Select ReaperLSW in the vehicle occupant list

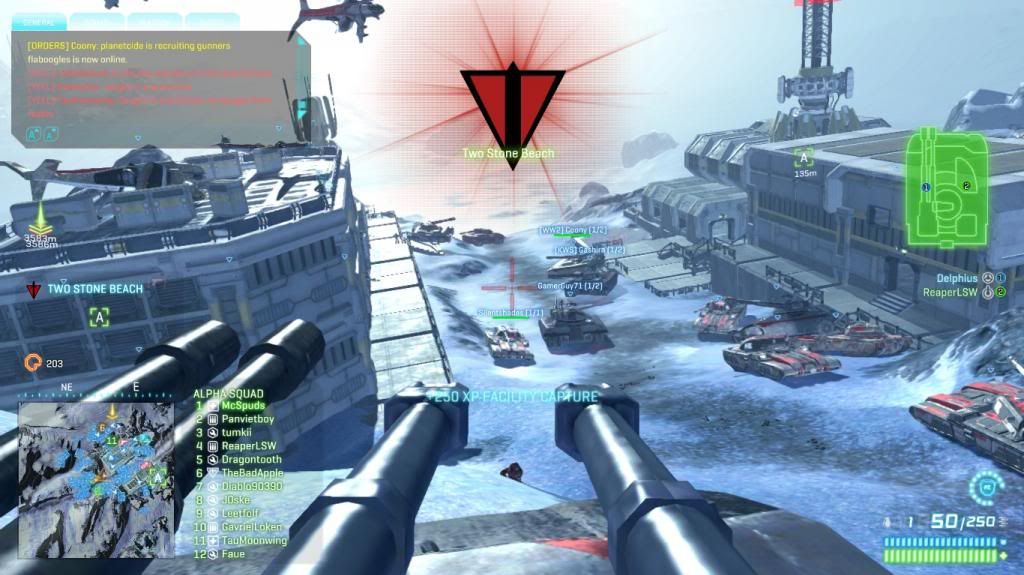[950, 292]
